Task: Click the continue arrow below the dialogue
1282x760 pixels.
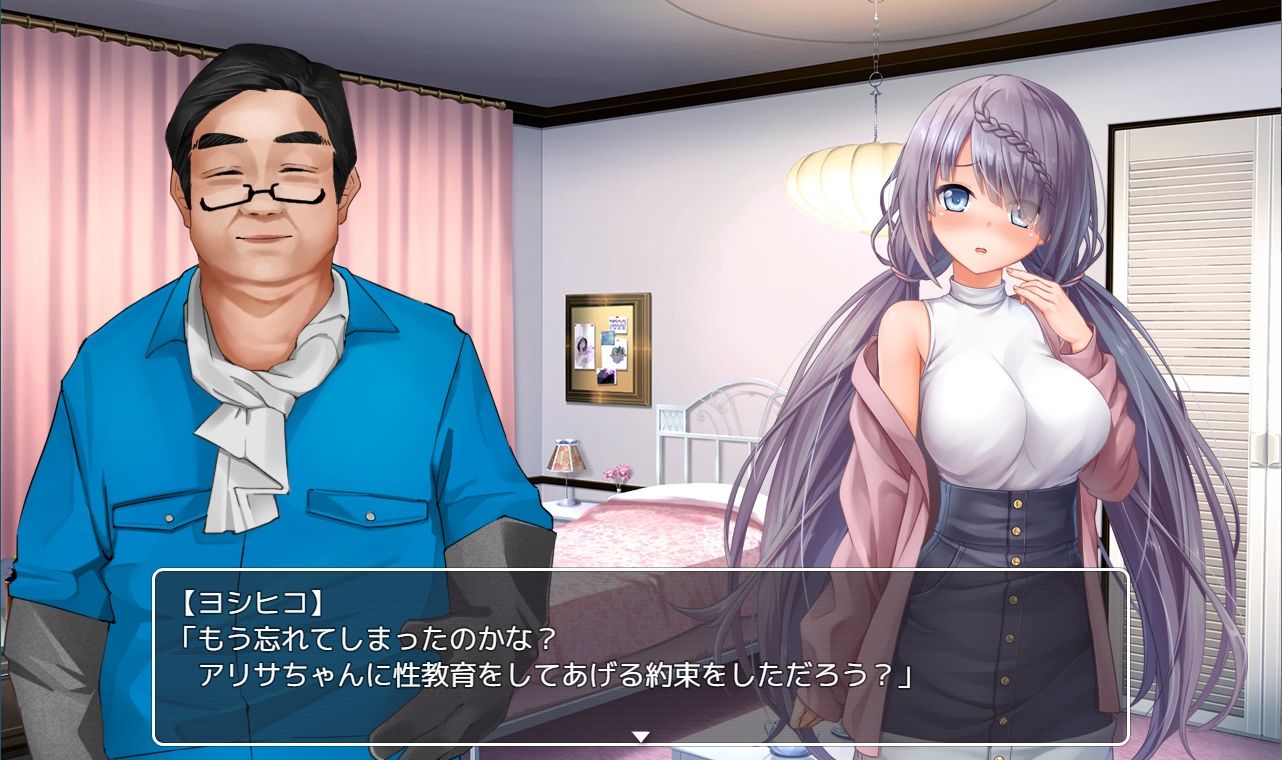Action: tap(639, 735)
